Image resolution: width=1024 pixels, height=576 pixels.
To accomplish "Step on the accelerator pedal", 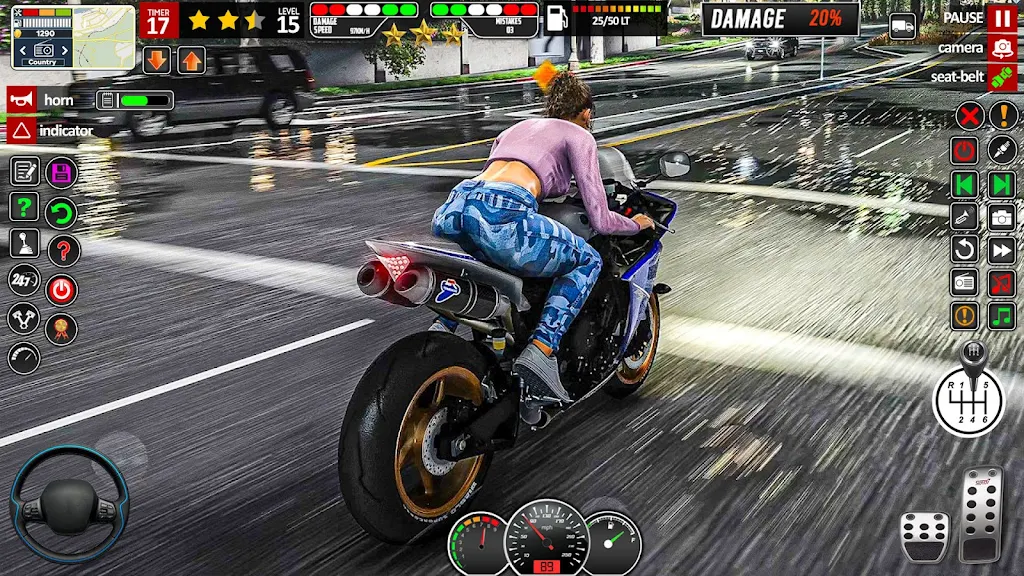I will pyautogui.click(x=981, y=512).
